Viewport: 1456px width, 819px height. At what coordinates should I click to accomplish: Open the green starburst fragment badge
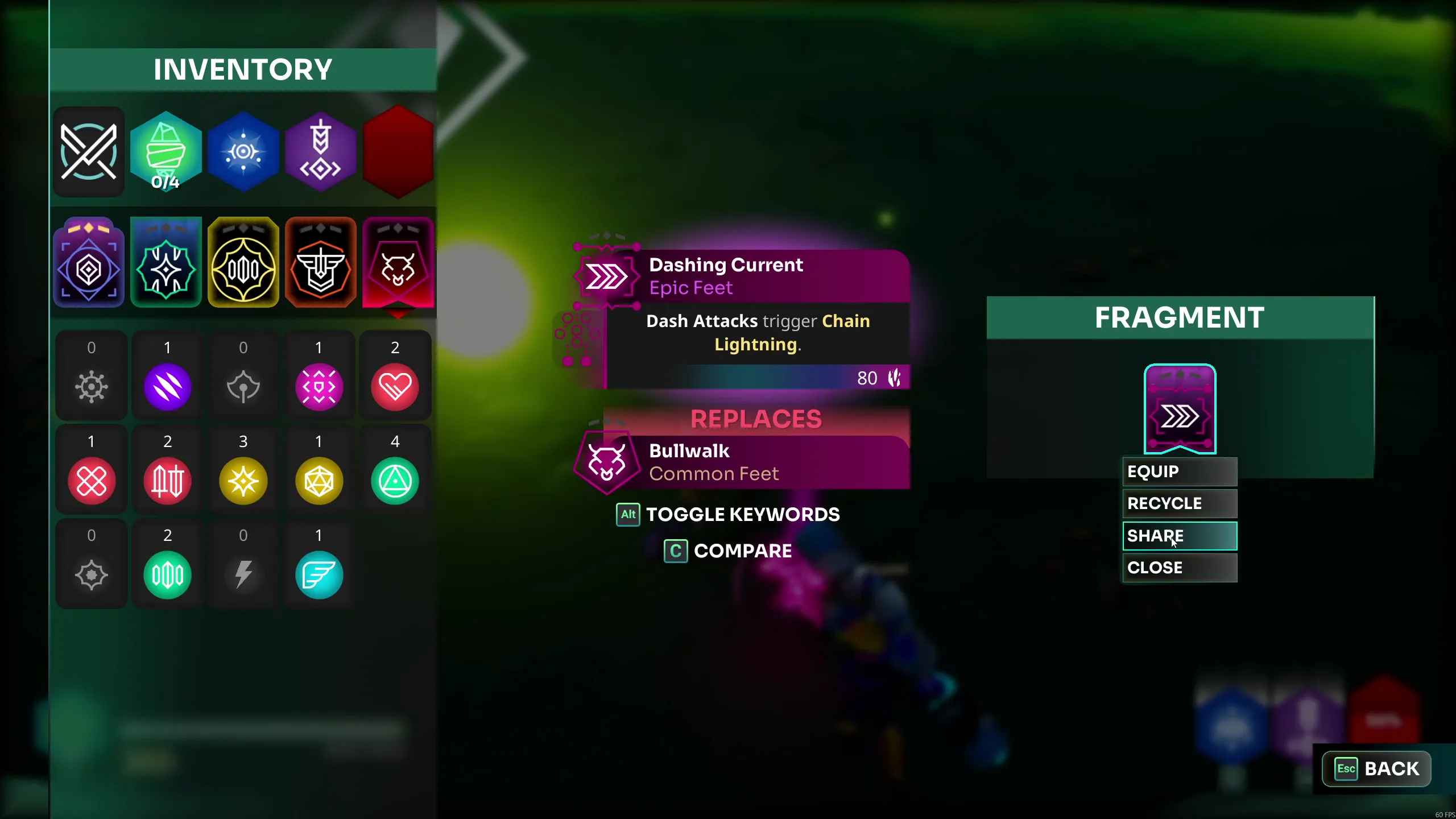pos(166,263)
